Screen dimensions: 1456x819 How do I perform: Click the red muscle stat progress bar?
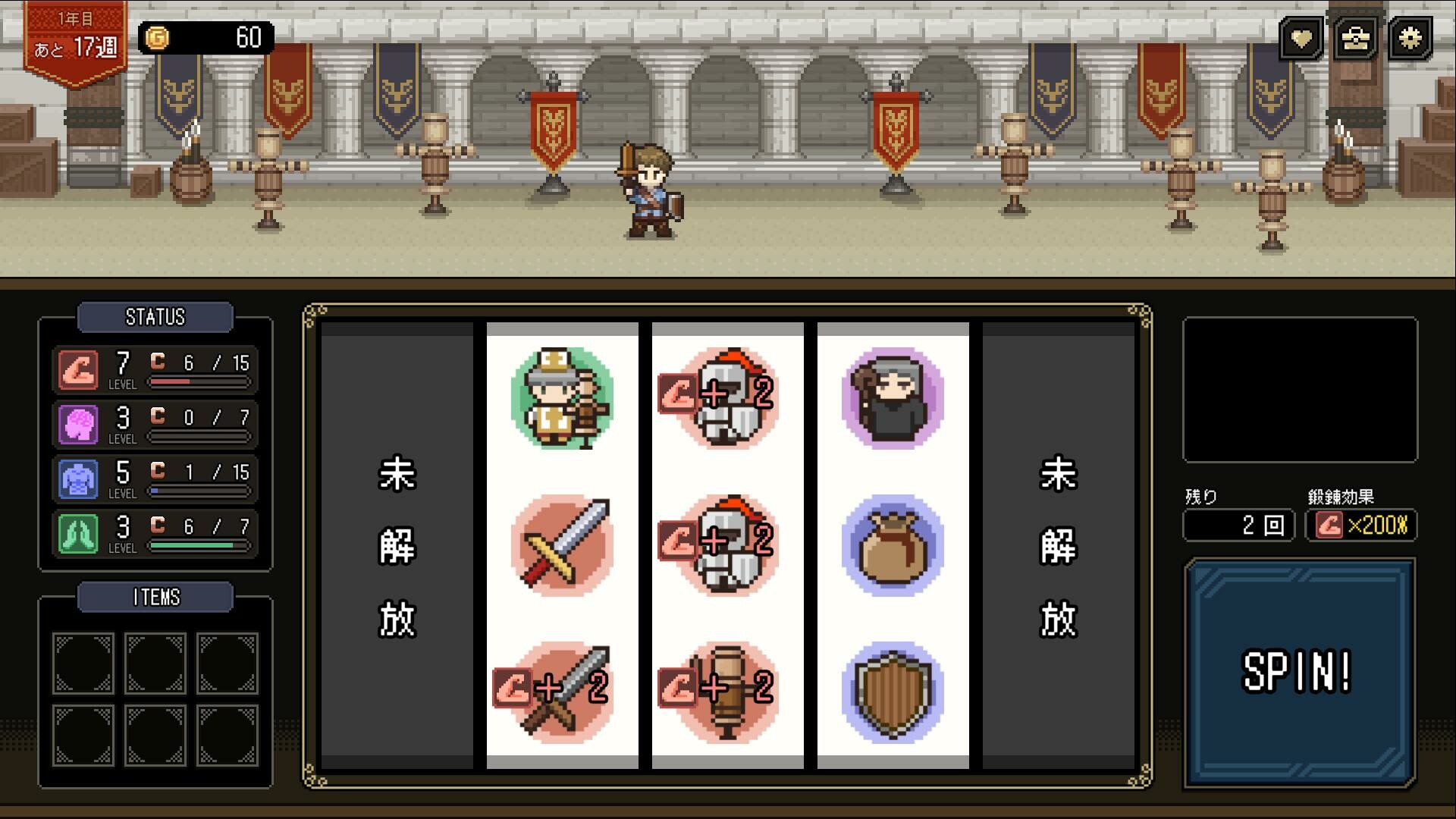click(199, 382)
